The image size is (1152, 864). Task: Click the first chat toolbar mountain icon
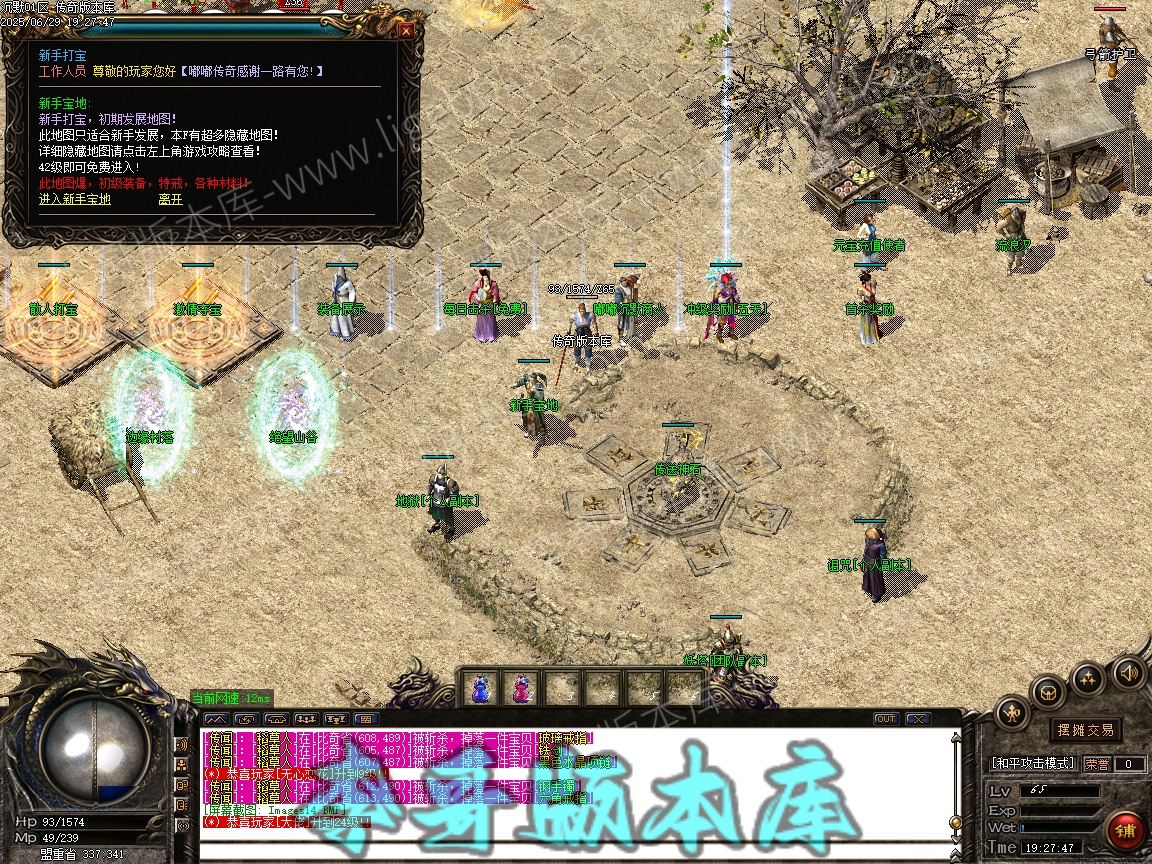click(x=215, y=719)
